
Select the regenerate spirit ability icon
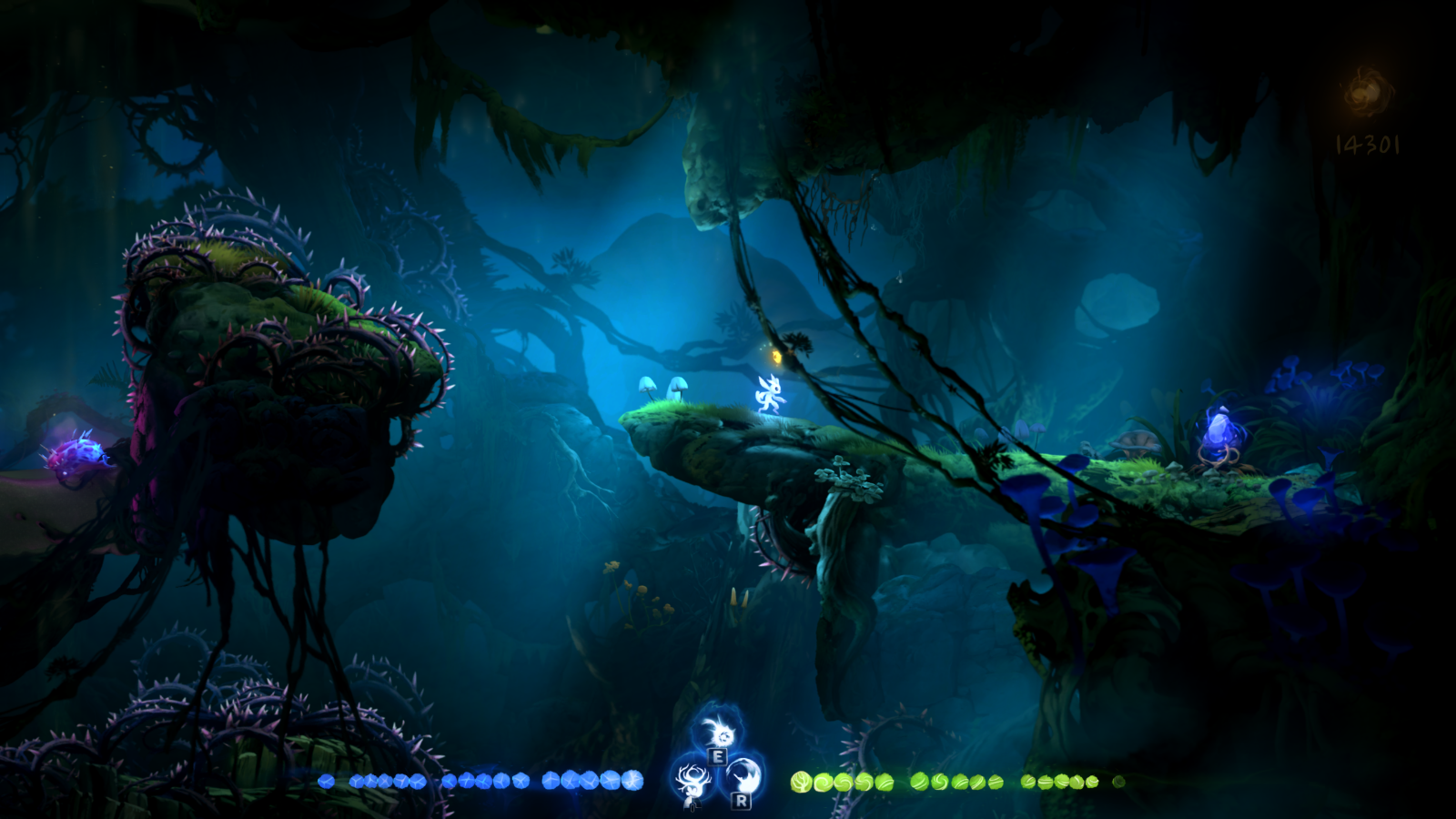pyautogui.click(x=719, y=733)
